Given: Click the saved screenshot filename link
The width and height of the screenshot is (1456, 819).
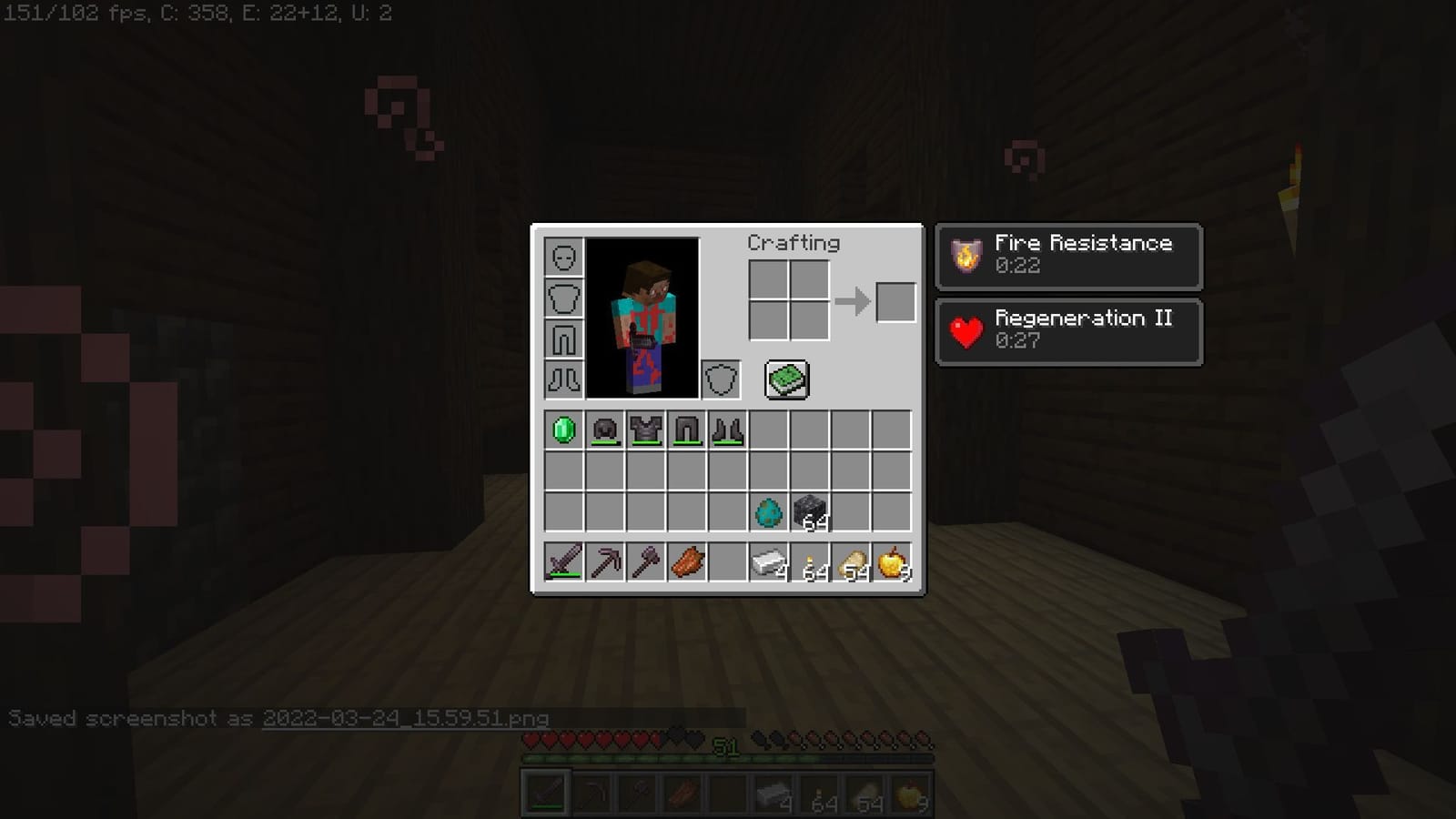Looking at the screenshot, I should [405, 718].
